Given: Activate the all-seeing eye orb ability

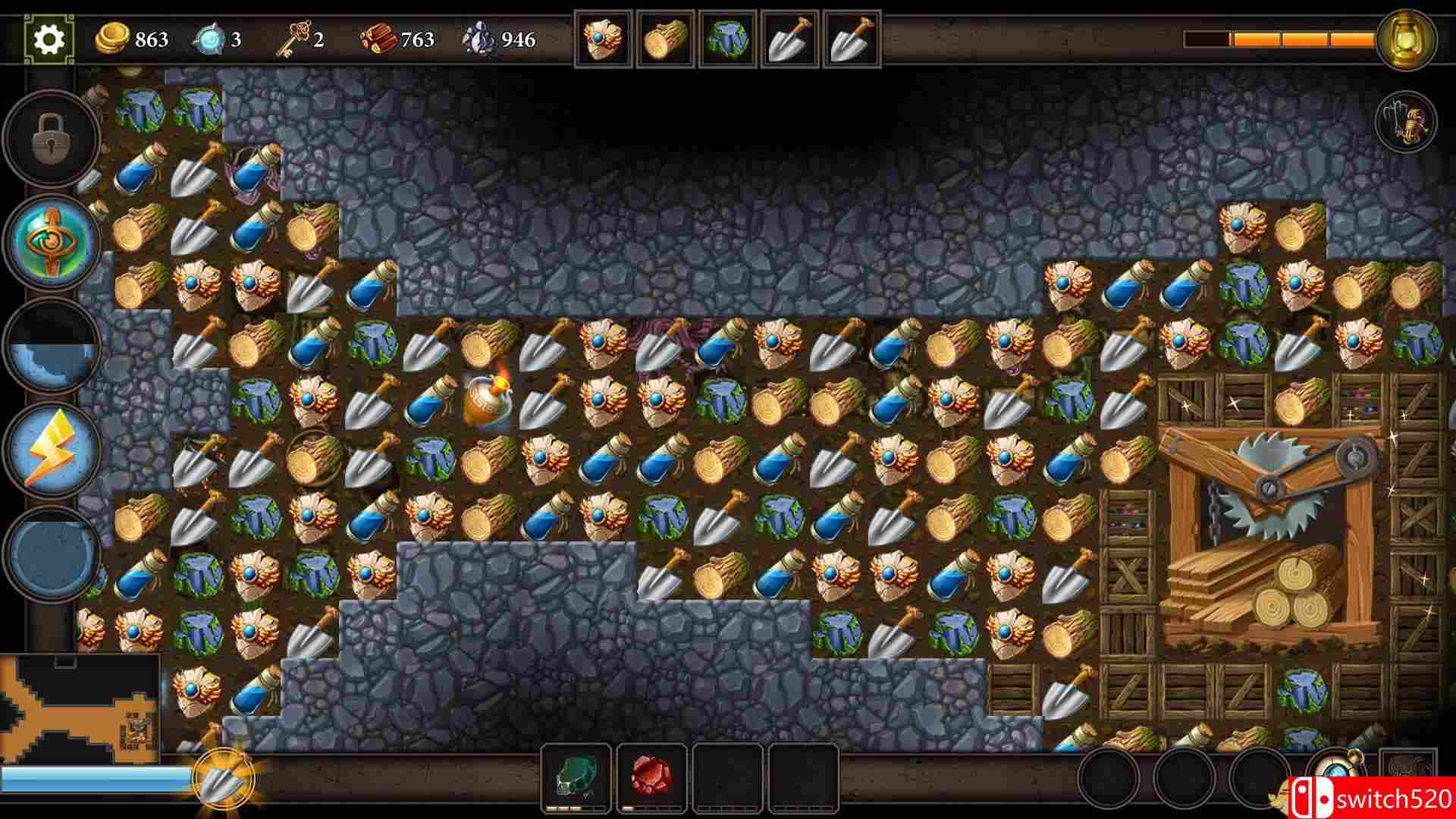Looking at the screenshot, I should [52, 241].
